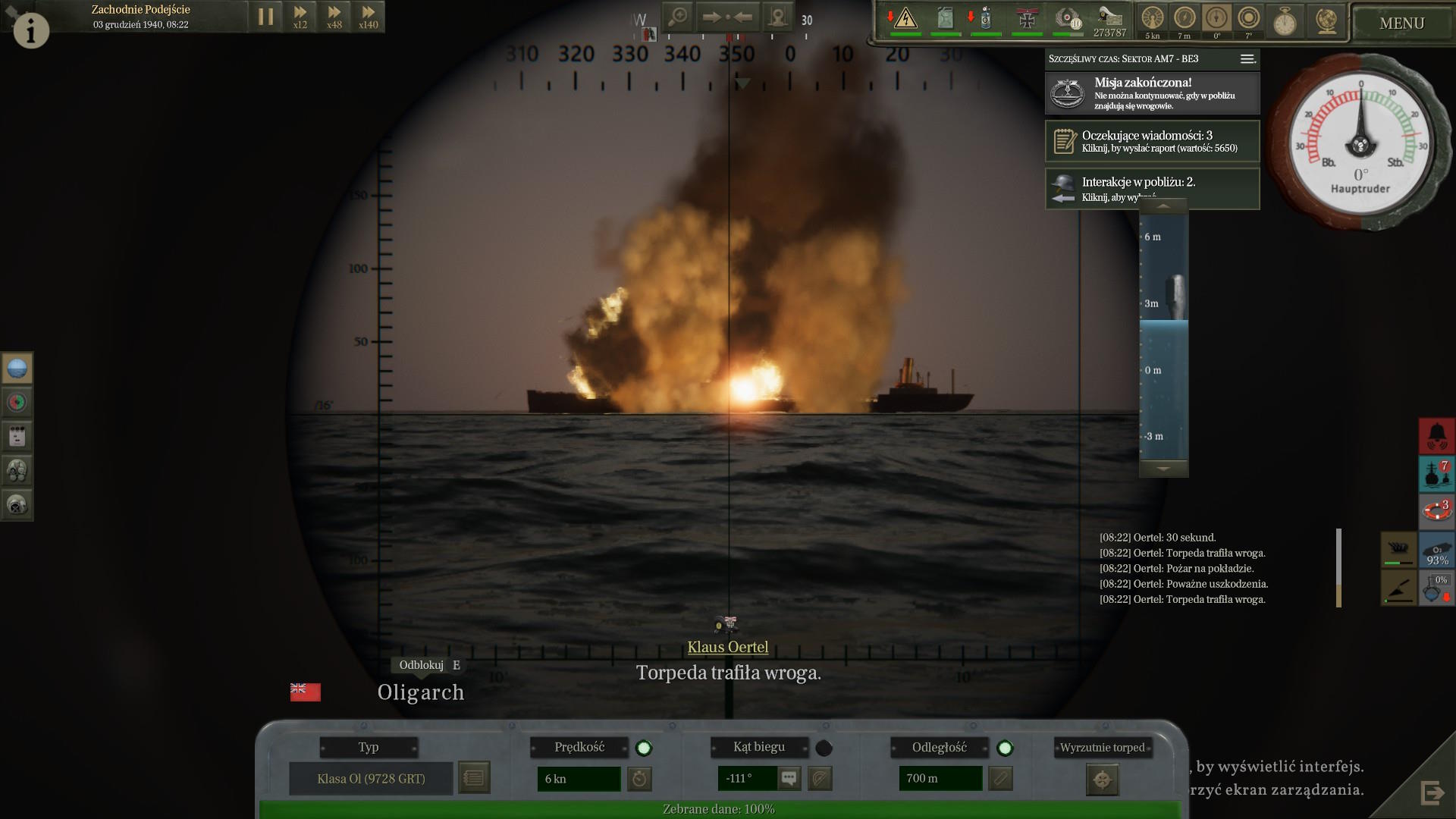Click the lifebuoy survivors icon
Viewport: 1456px width, 819px height.
(1436, 510)
